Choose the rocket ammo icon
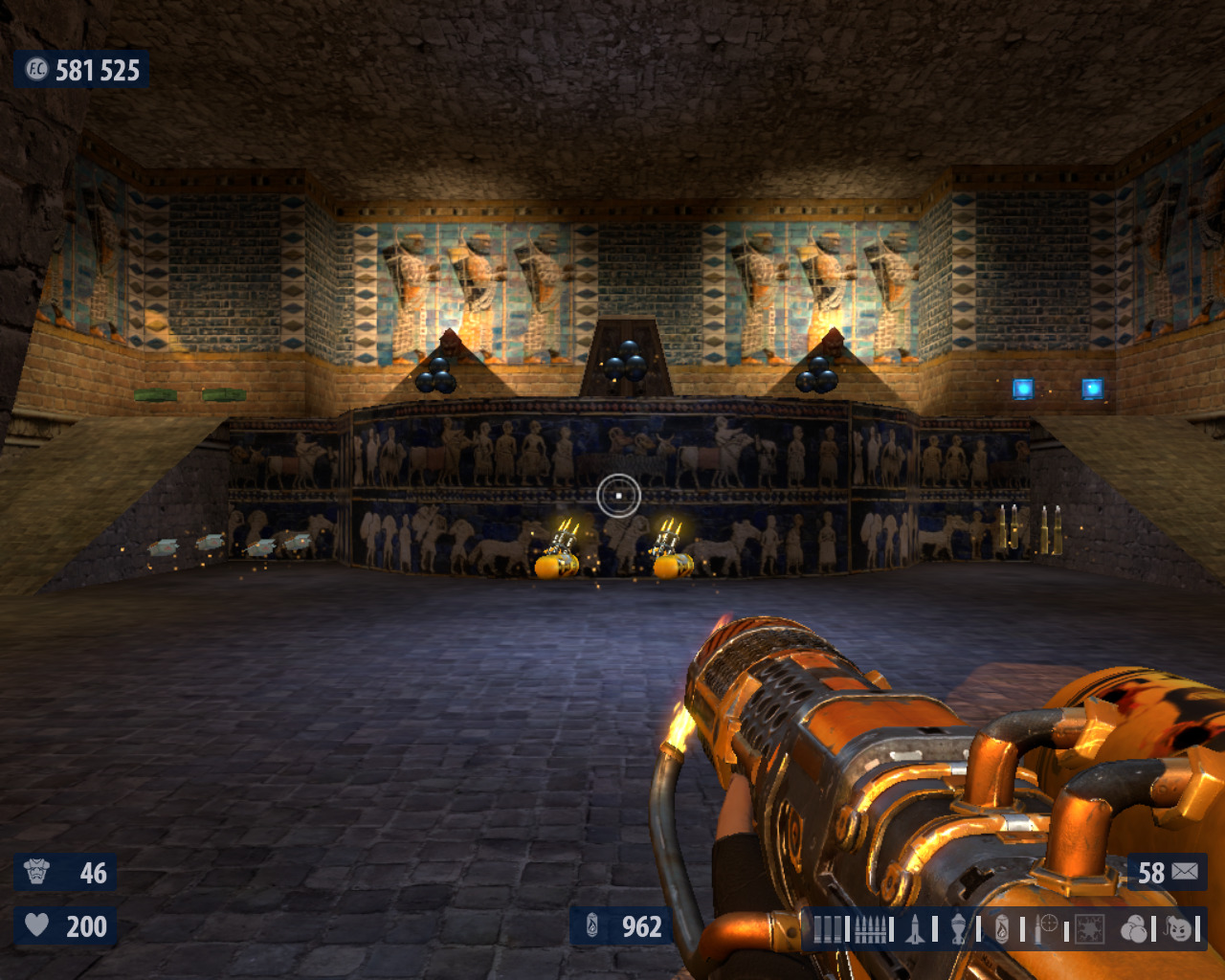 916,928
